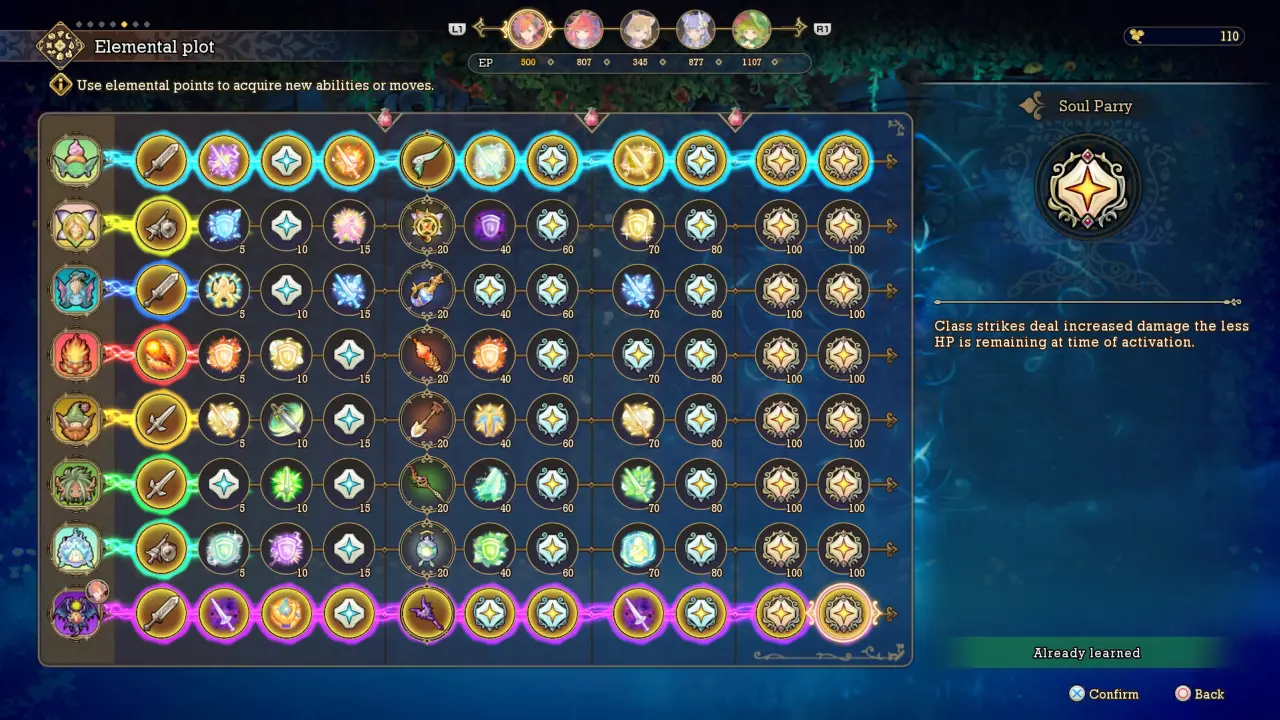Click the L1 left arrow to change character
Viewport: 1280px width, 720px height.
click(x=480, y=29)
